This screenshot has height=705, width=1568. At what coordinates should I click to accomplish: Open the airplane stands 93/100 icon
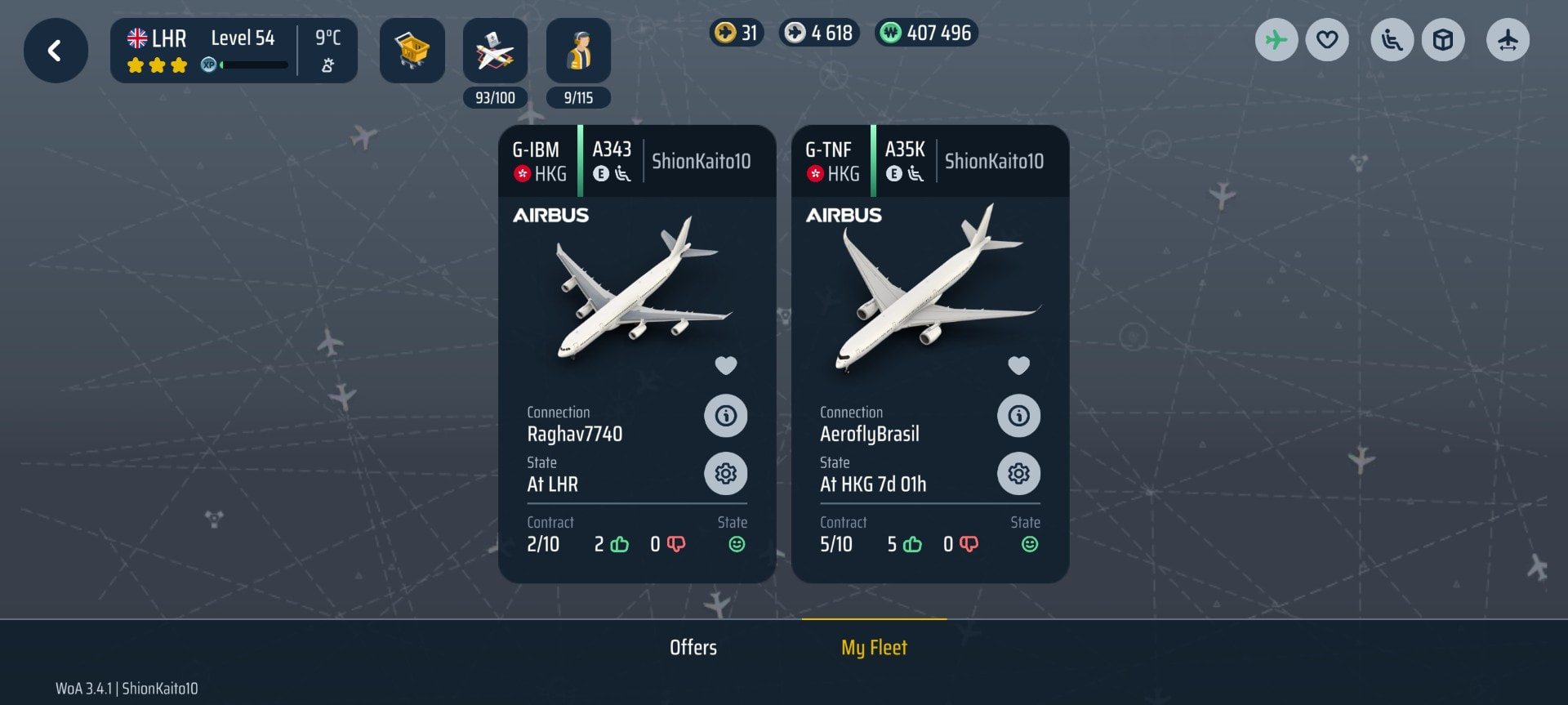495,52
